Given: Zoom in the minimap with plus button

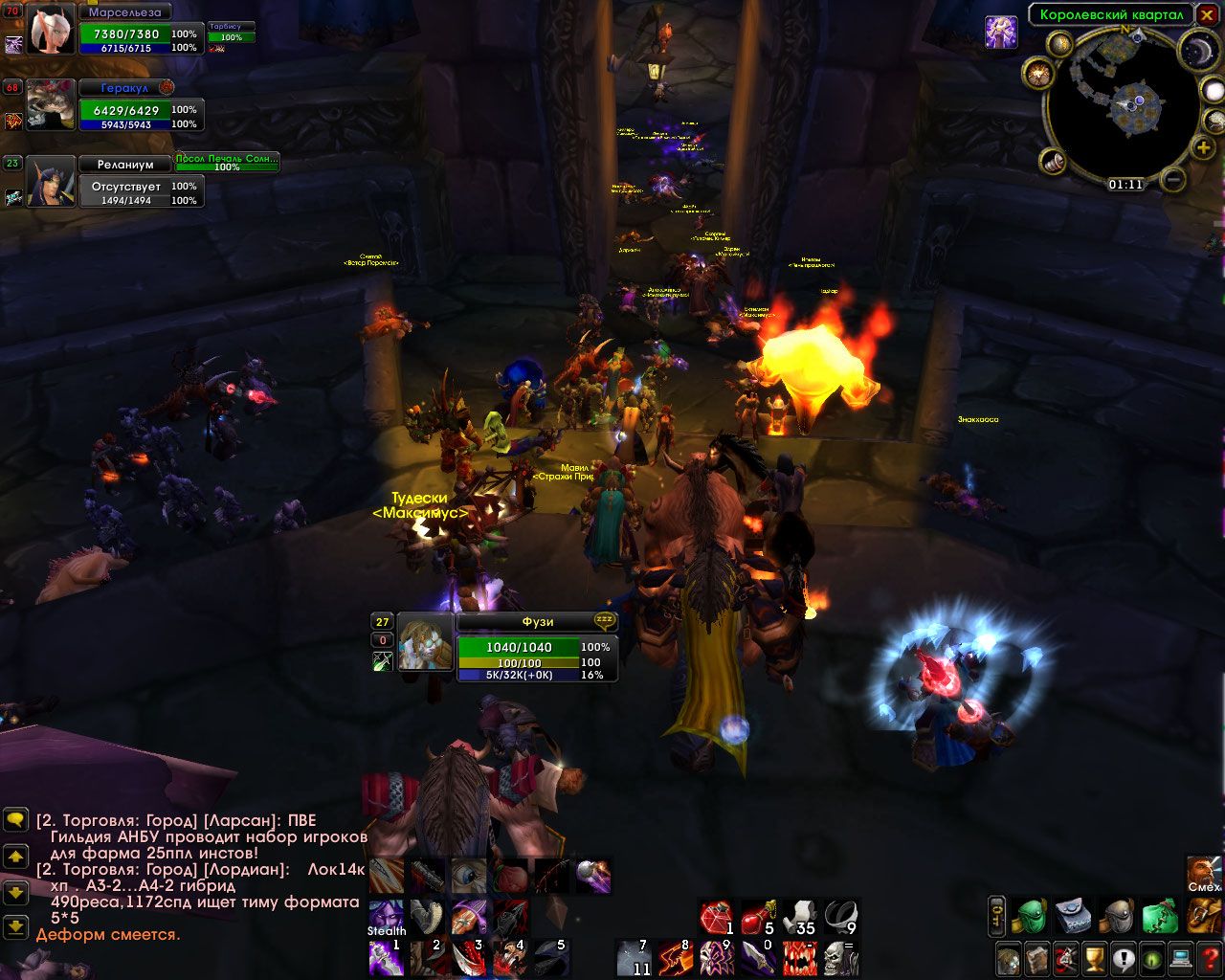Looking at the screenshot, I should click(1203, 147).
